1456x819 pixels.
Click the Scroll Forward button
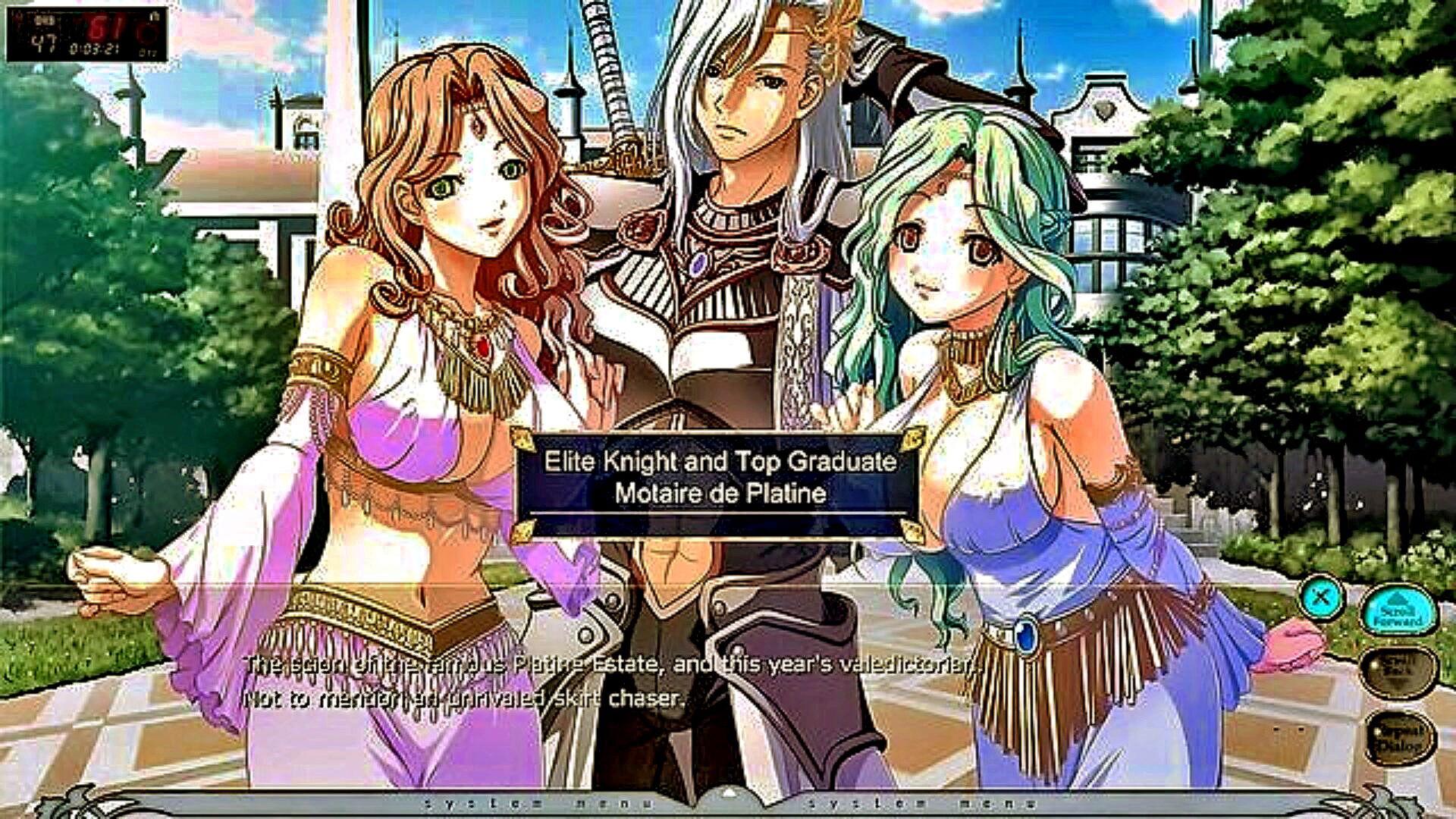tap(1398, 611)
